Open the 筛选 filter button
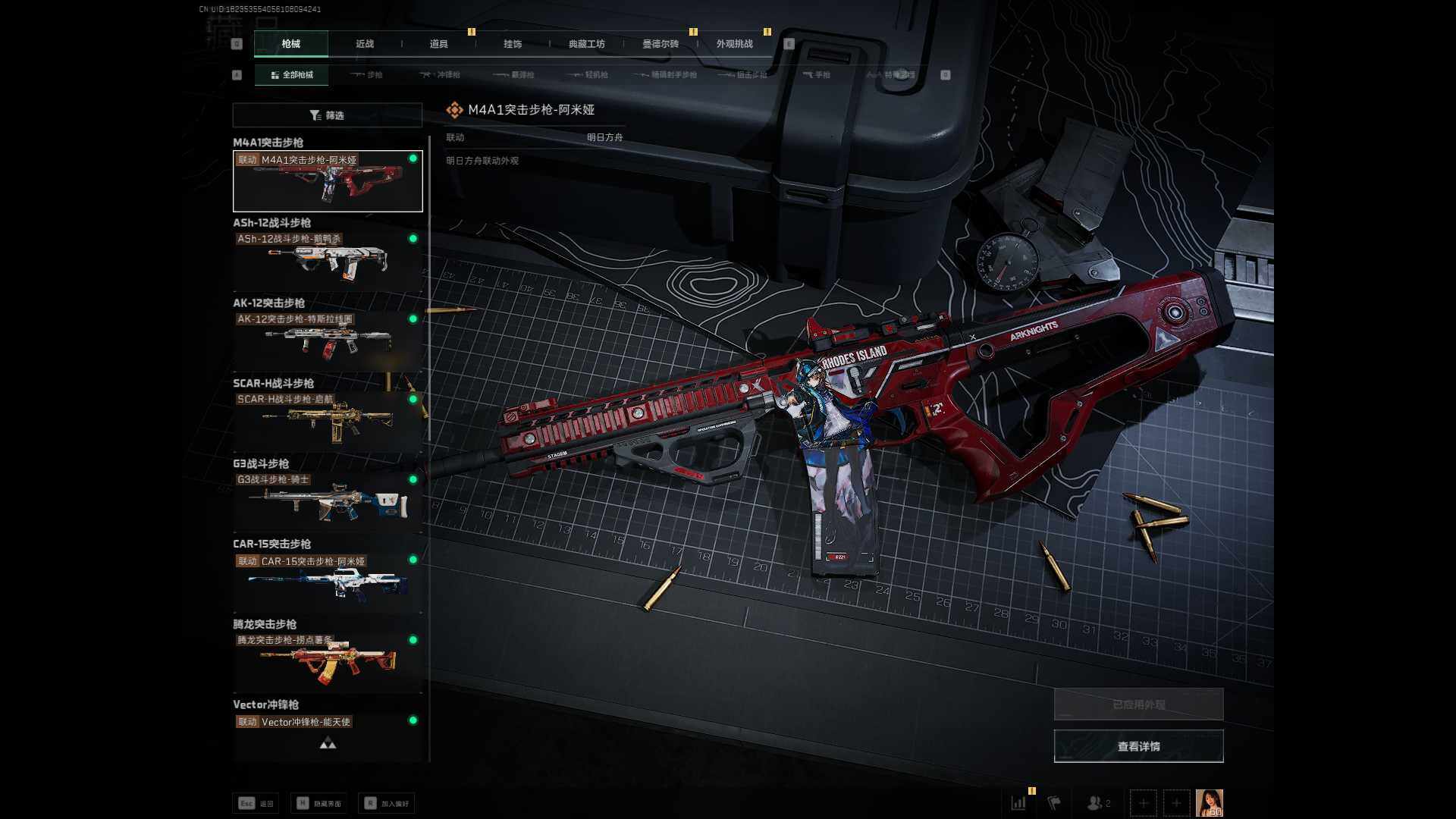This screenshot has height=819, width=1456. [327, 115]
